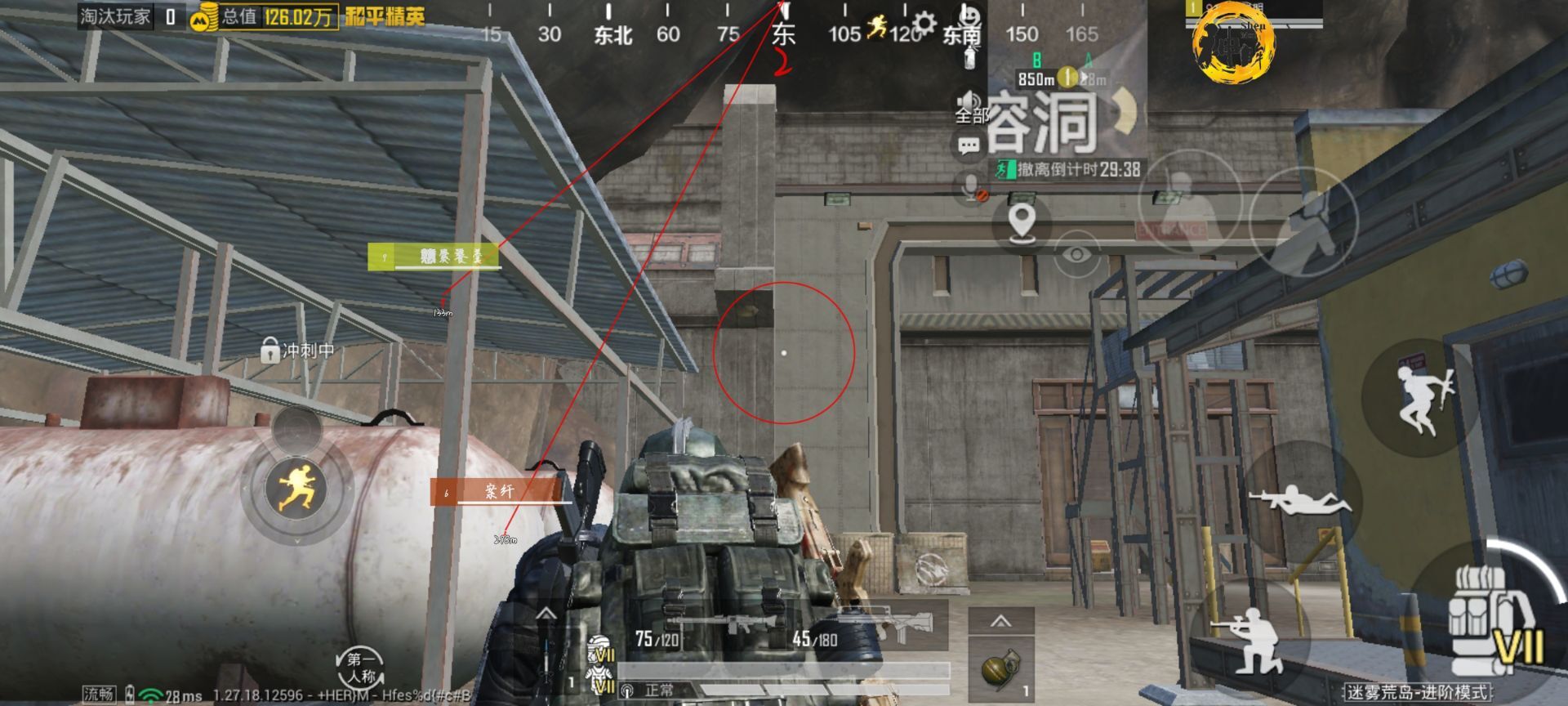Open the settings gear icon
The image size is (1568, 706).
point(923,22)
